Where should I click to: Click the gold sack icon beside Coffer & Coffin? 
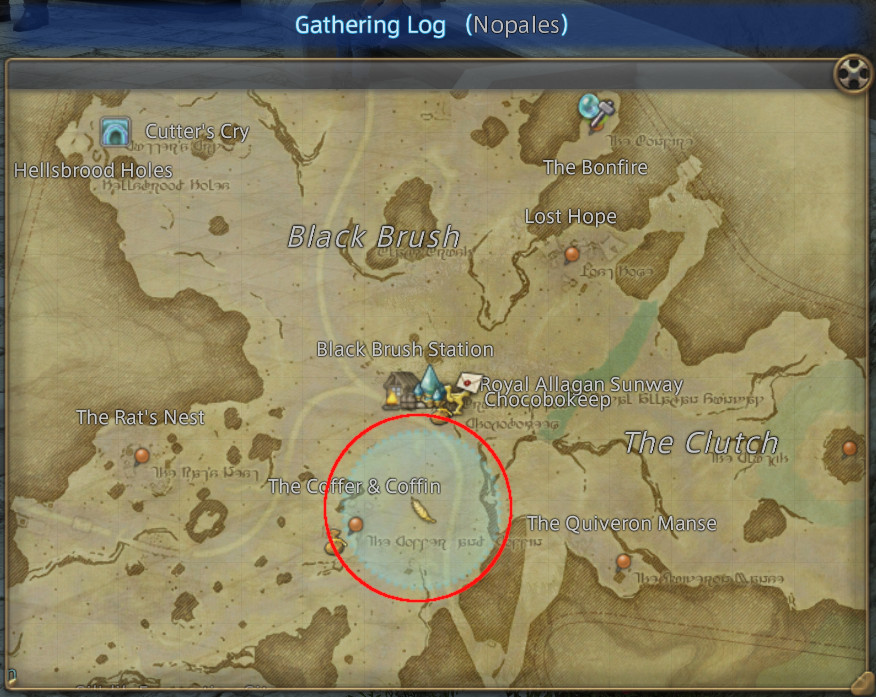[x=334, y=546]
